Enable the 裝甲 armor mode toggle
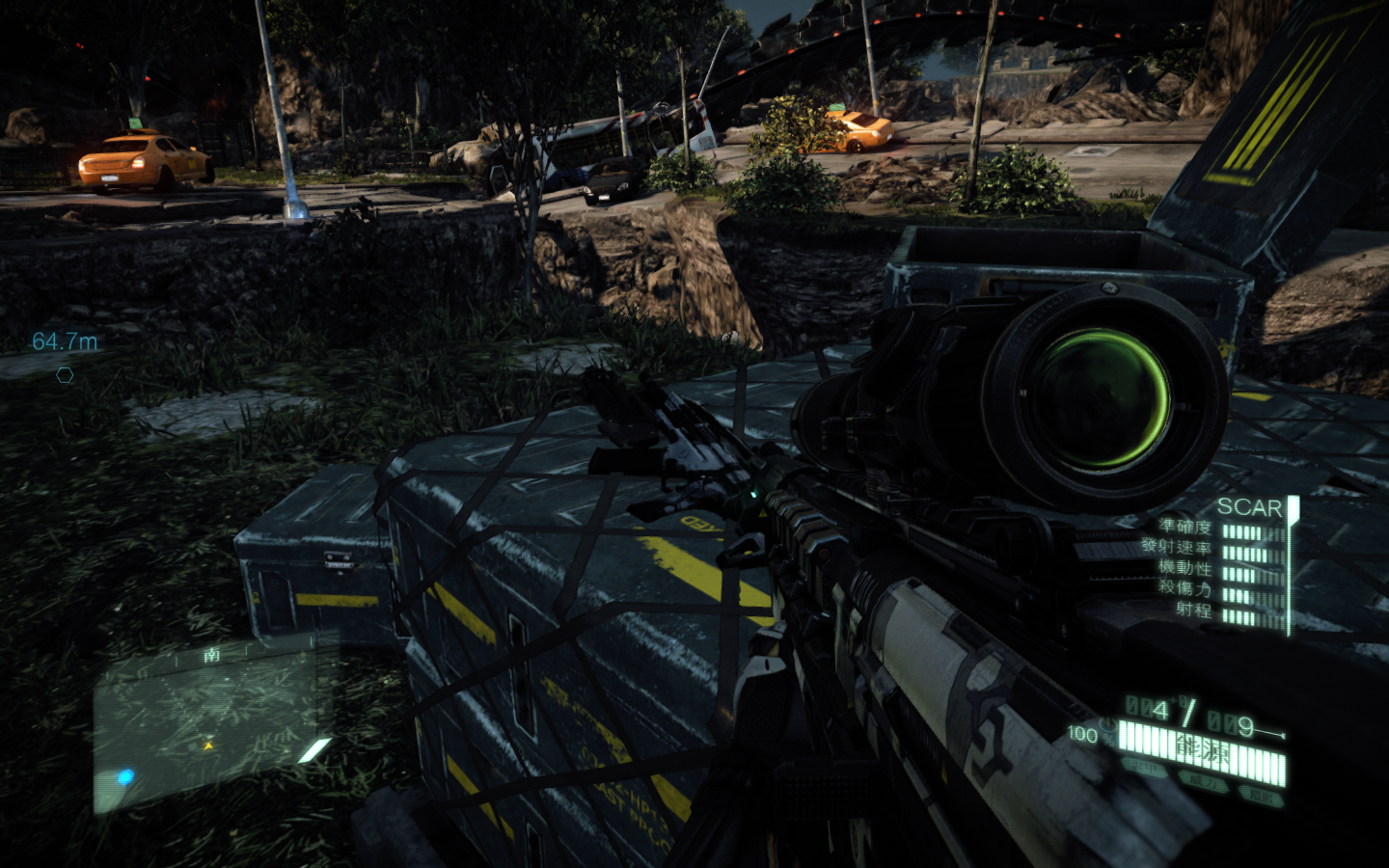1389x868 pixels. point(1143,769)
